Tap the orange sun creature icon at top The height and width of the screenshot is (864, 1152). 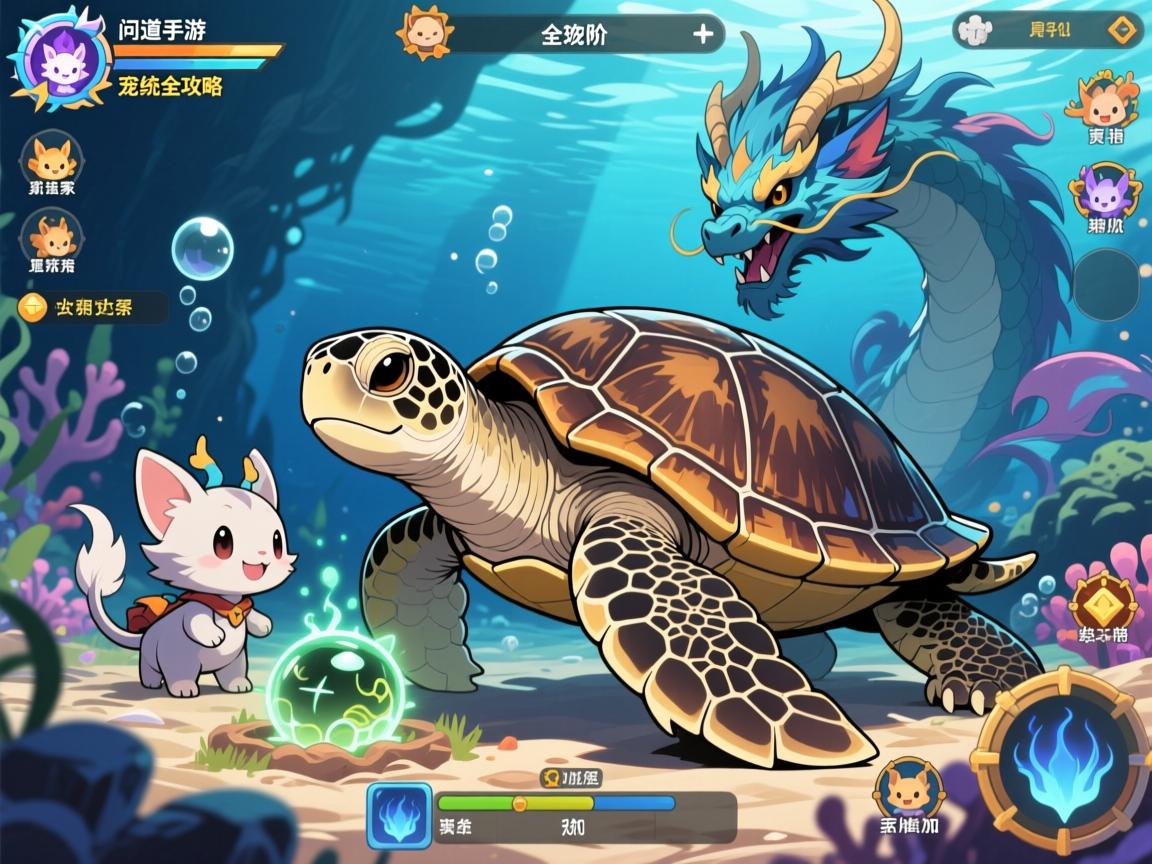pyautogui.click(x=424, y=32)
